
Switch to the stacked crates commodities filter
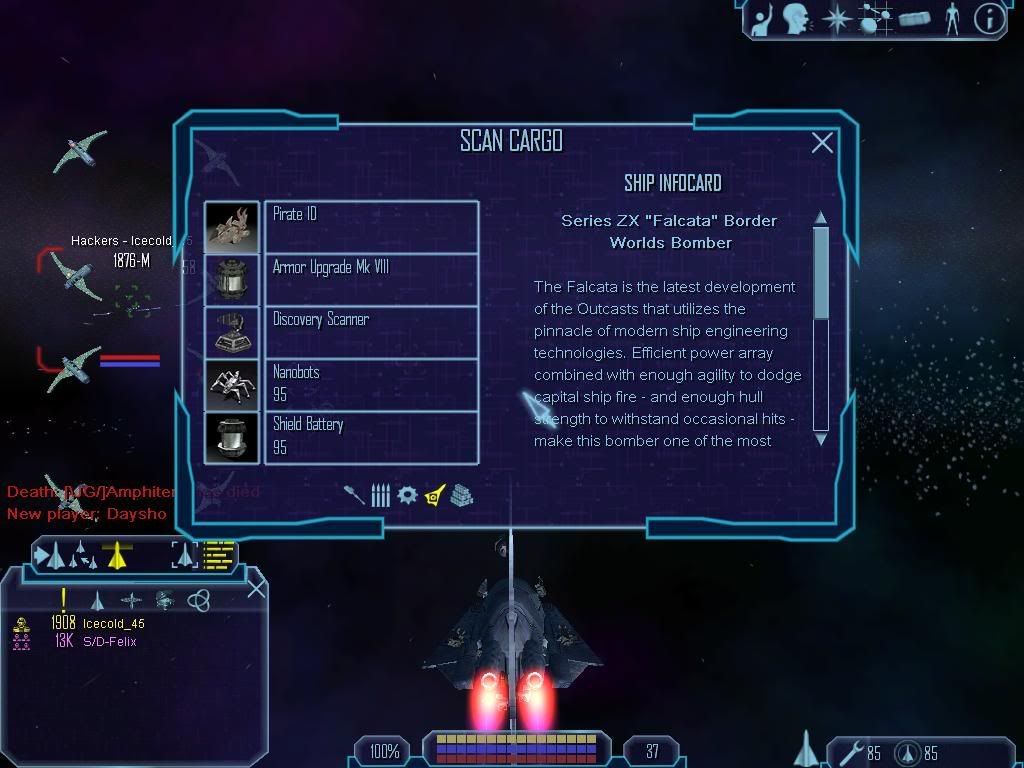pyautogui.click(x=460, y=495)
